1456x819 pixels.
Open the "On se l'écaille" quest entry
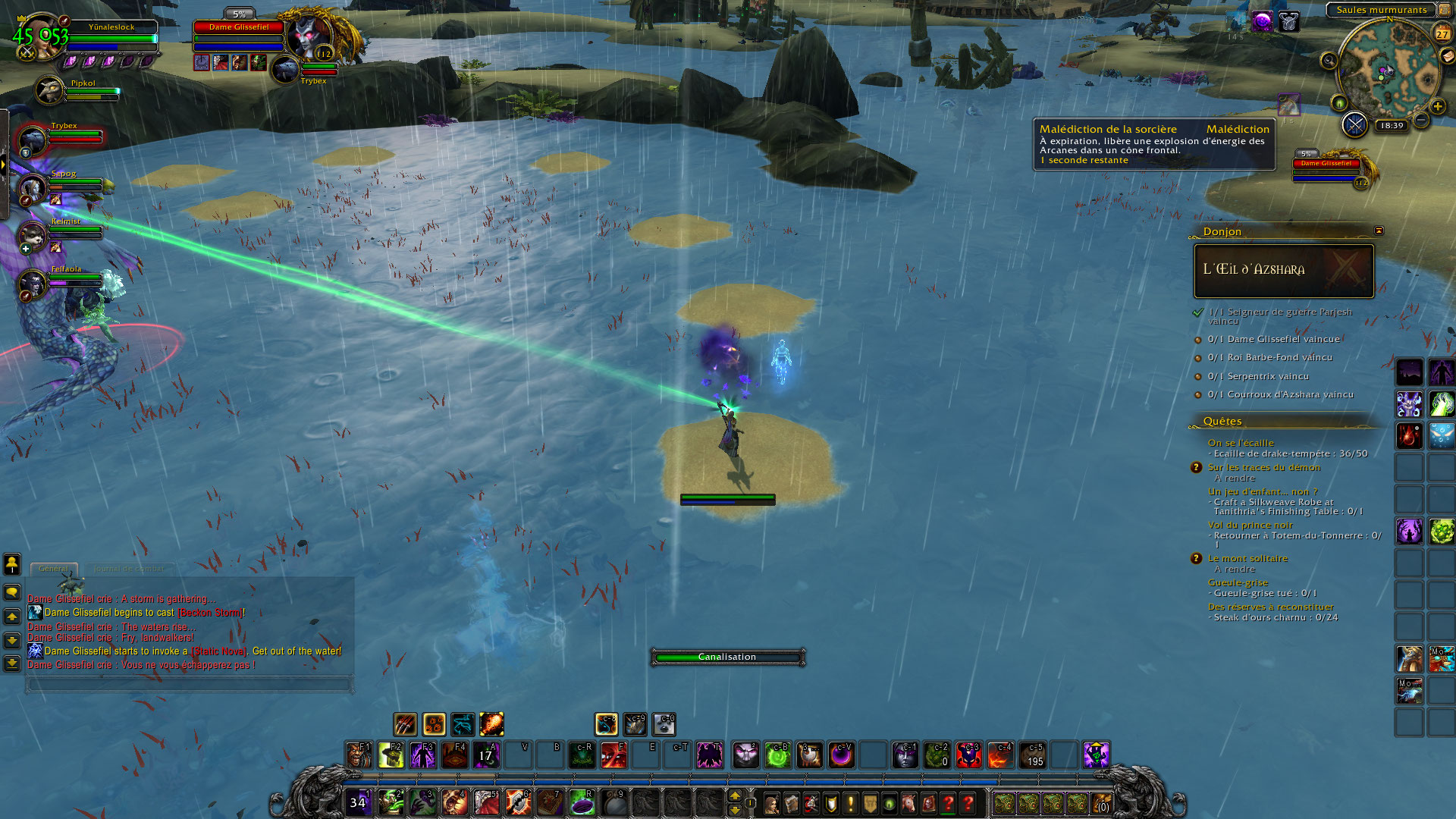tap(1241, 443)
